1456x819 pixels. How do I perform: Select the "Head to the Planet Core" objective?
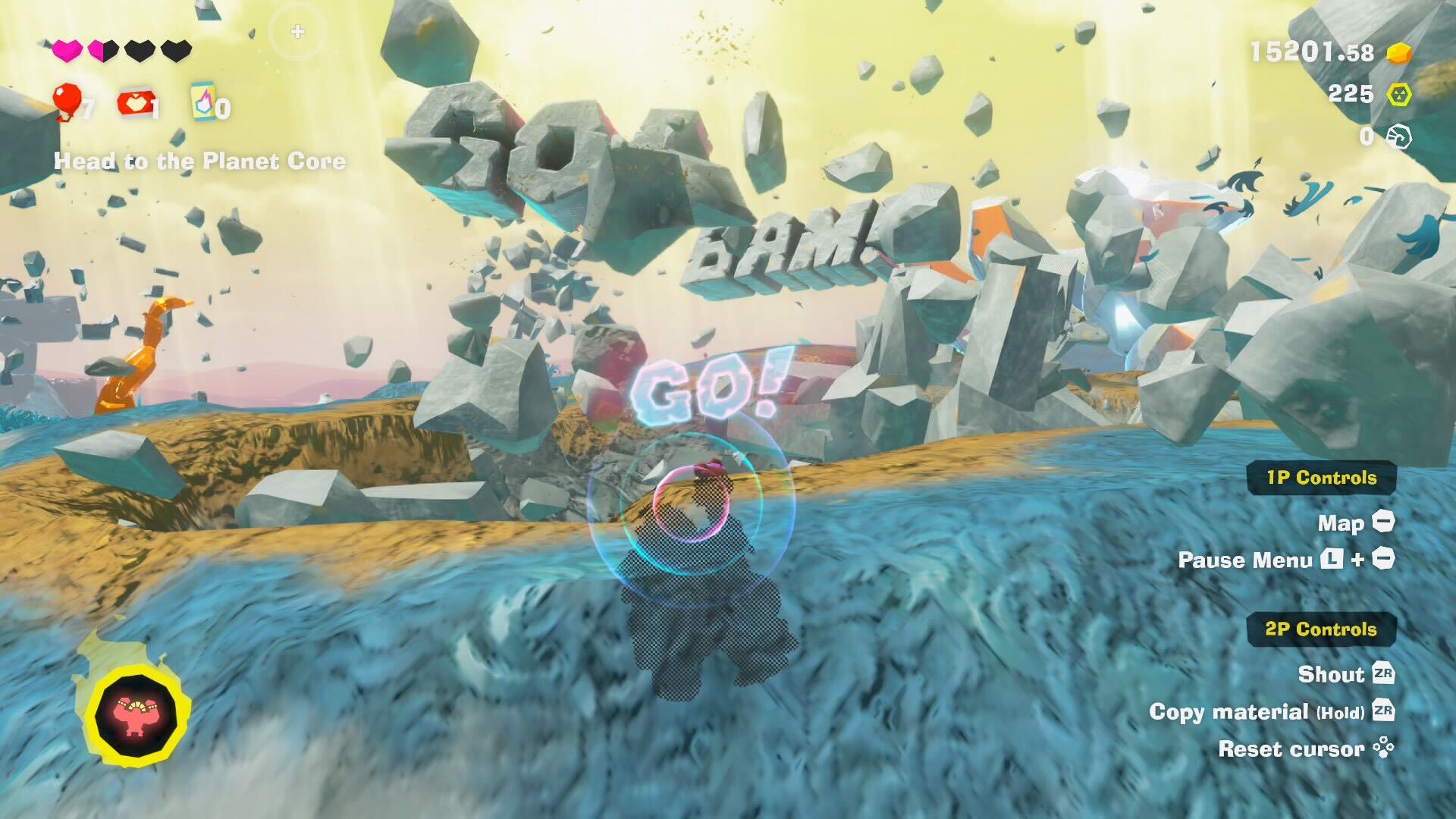[x=200, y=162]
